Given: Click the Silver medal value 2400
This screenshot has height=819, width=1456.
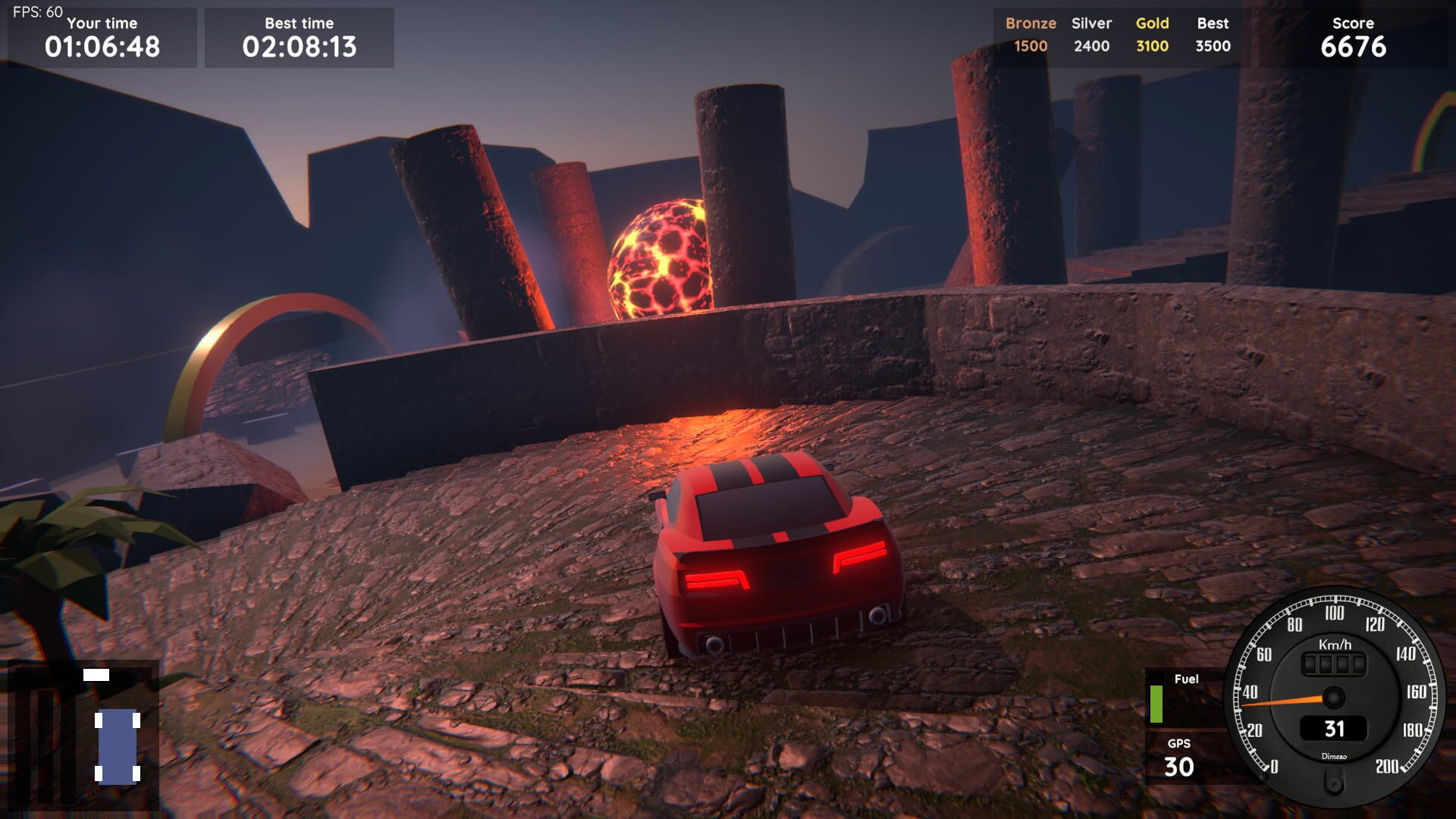Looking at the screenshot, I should tap(1091, 45).
